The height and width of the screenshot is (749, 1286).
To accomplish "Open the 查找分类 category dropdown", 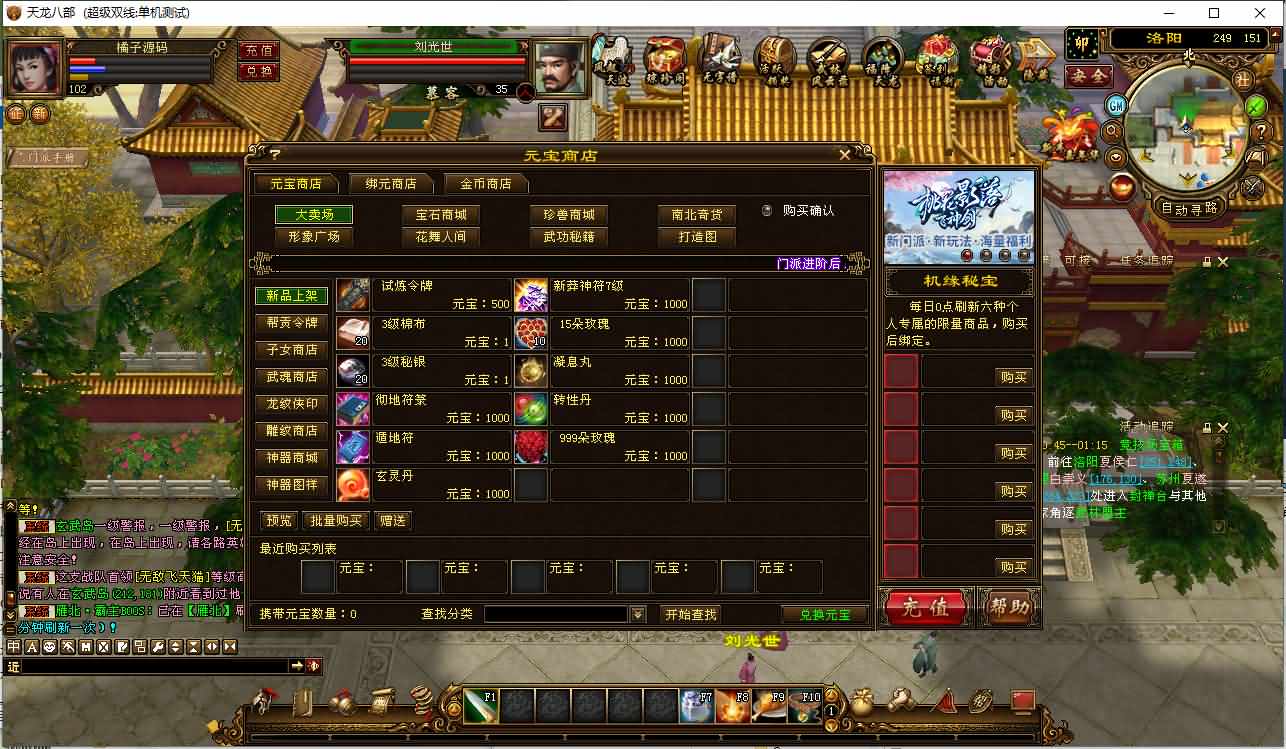I will tap(638, 614).
